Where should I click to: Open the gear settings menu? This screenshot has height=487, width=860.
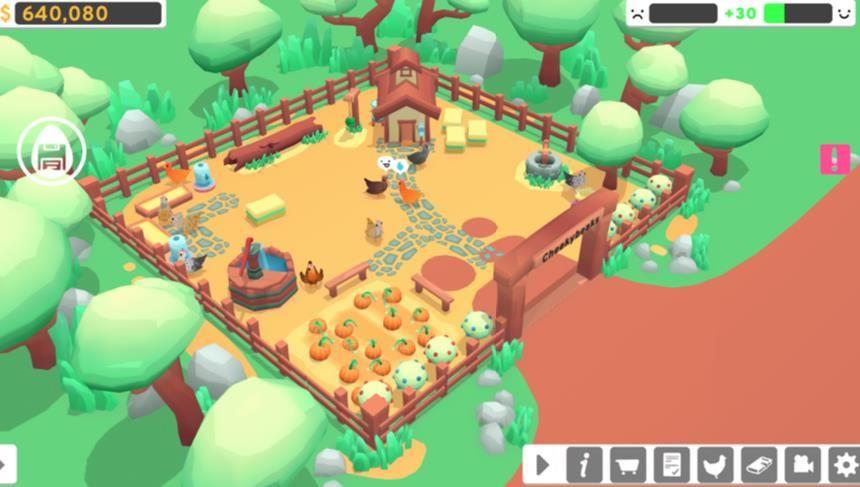(845, 465)
